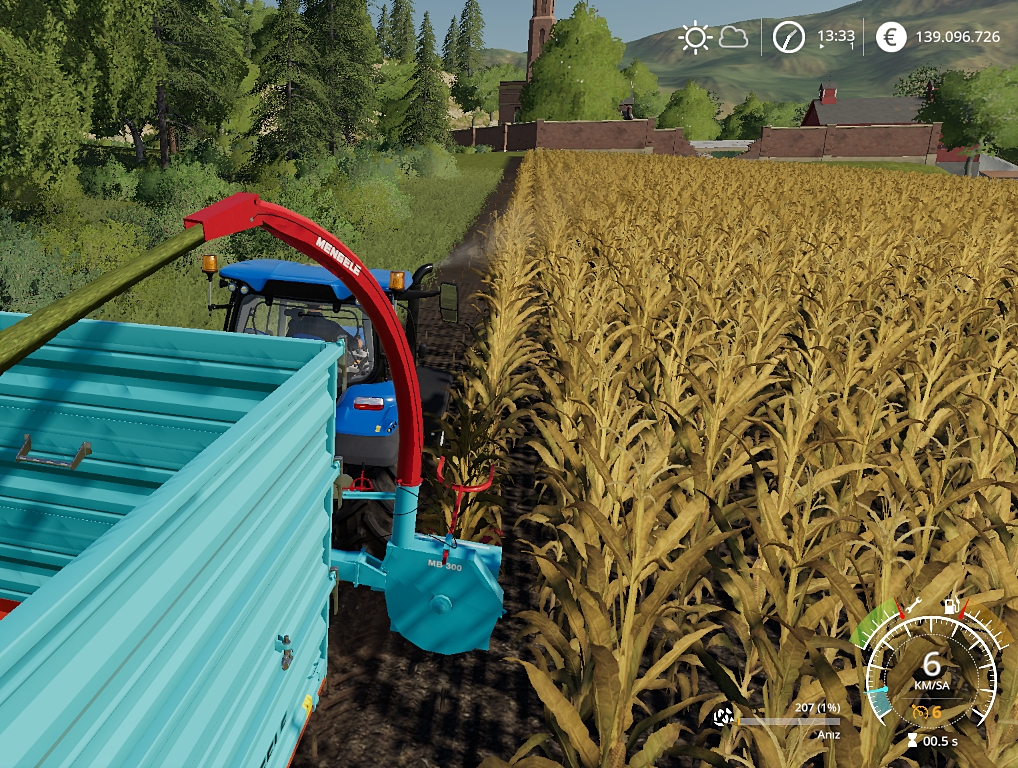The height and width of the screenshot is (768, 1018).
Task: Click the euro money icon
Action: (891, 38)
